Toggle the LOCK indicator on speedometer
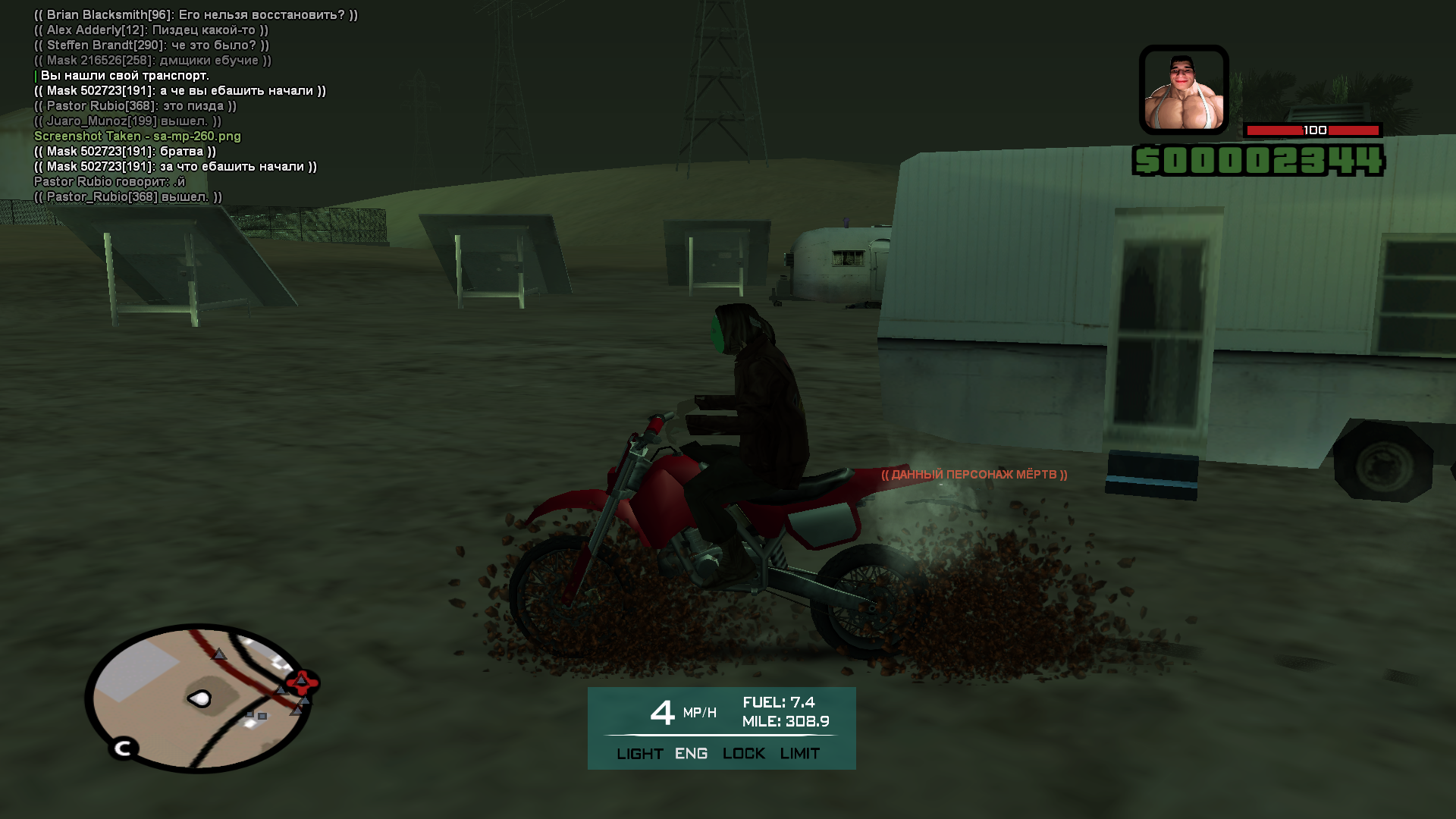1456x819 pixels. (743, 754)
